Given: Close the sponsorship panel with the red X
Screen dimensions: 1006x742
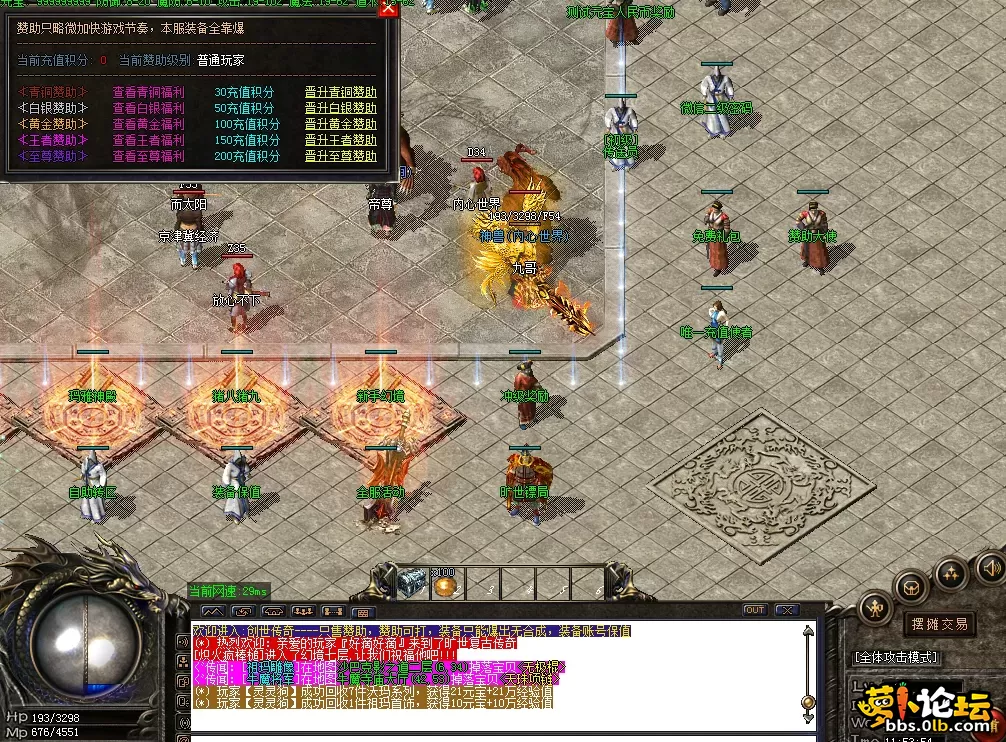Looking at the screenshot, I should pos(388,10).
